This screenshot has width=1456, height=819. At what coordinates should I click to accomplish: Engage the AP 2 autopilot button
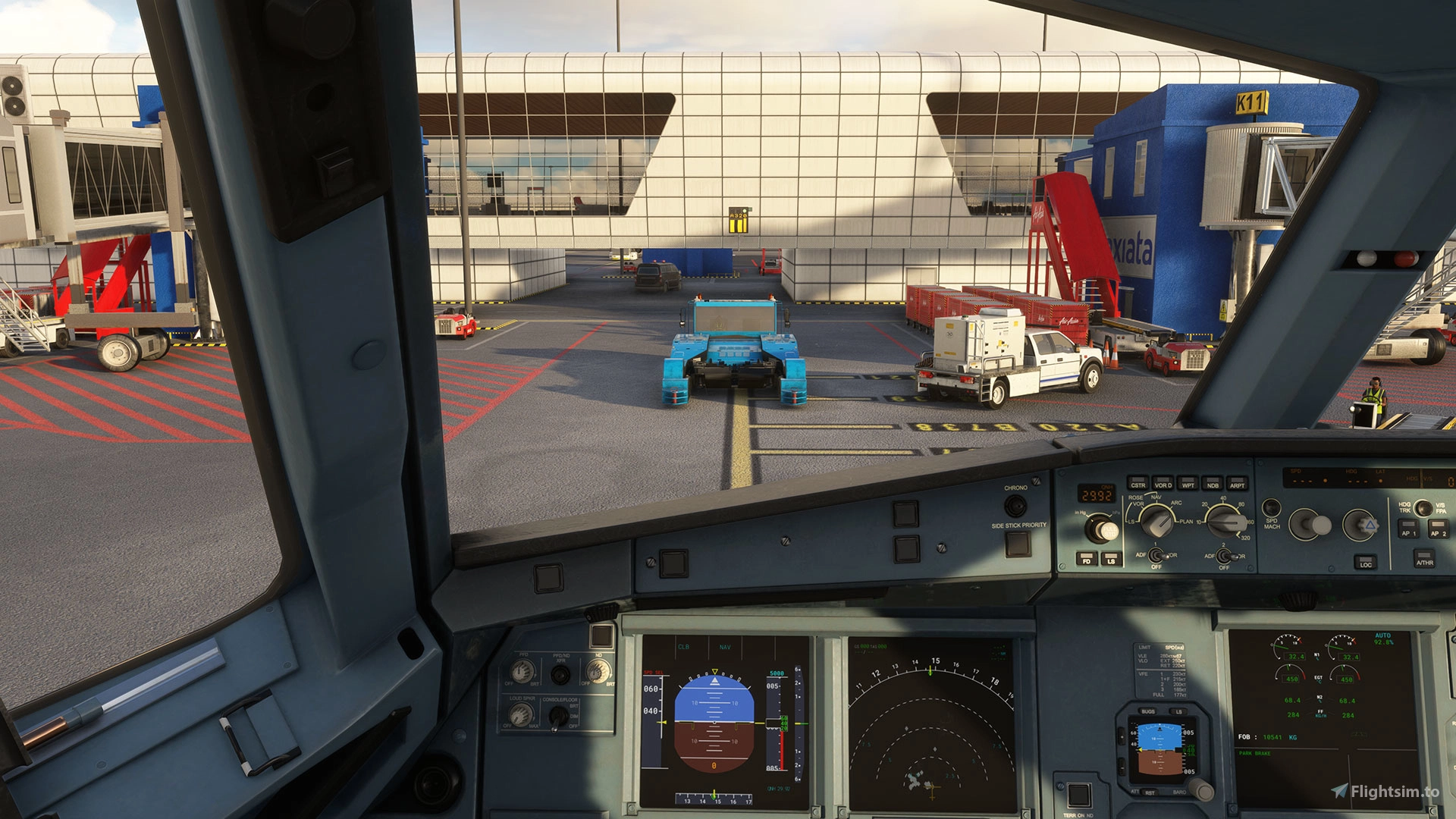tap(1438, 530)
